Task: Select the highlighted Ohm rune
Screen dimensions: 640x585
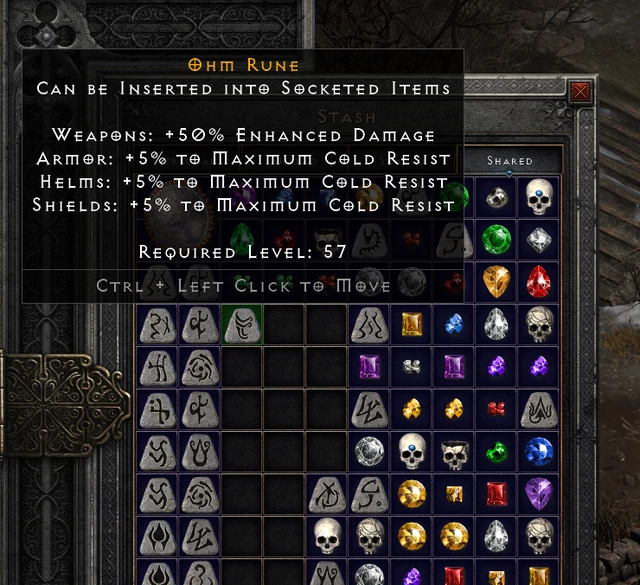Action: [x=243, y=324]
